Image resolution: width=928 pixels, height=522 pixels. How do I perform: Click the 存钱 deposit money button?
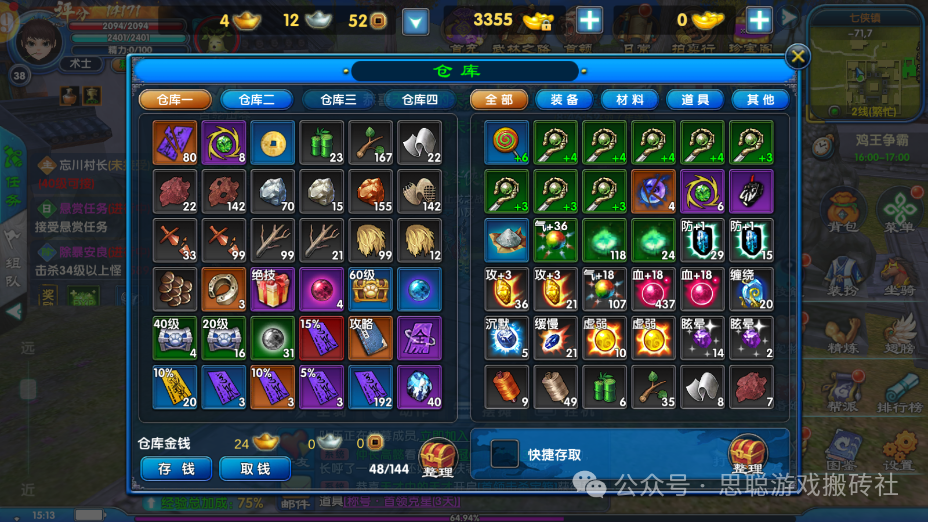176,468
